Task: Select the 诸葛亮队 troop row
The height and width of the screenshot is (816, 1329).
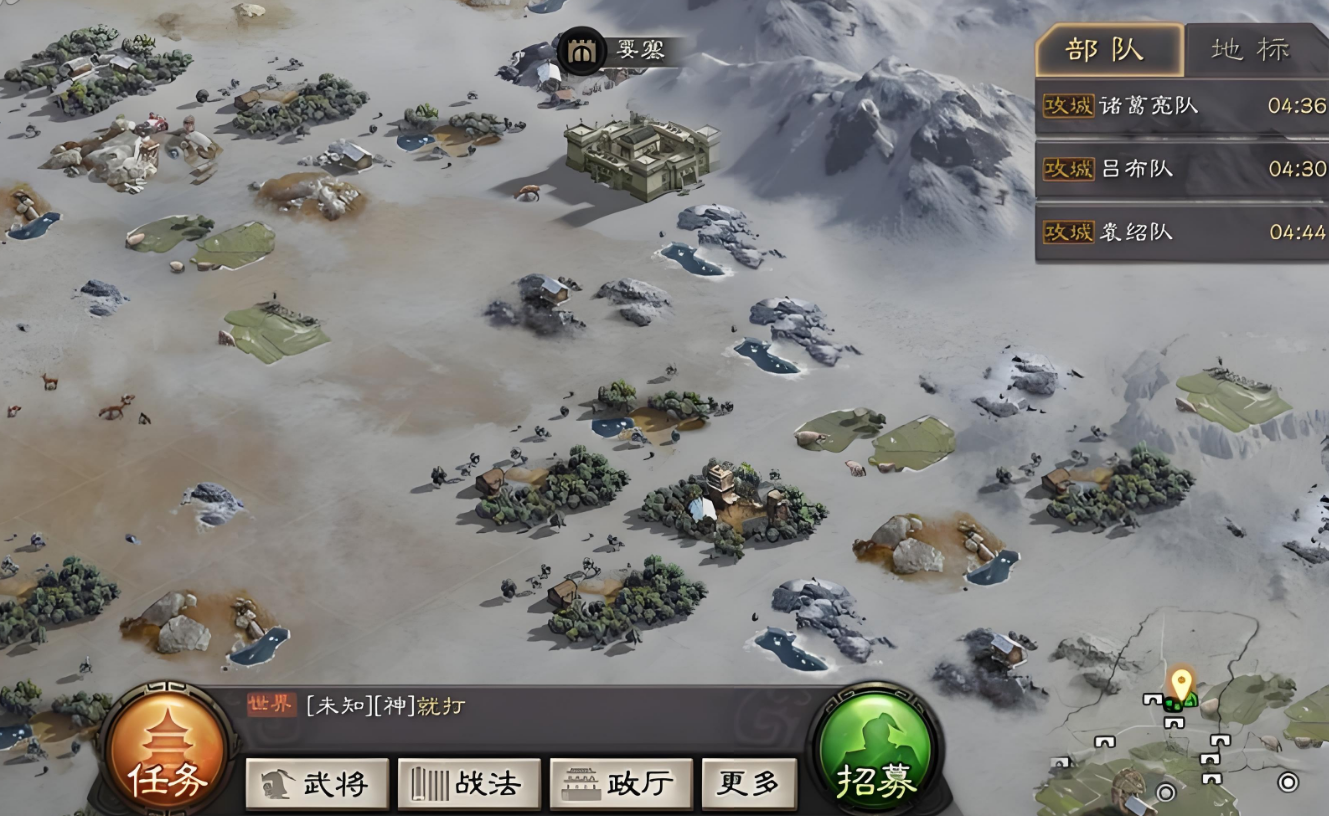Action: tap(1182, 106)
